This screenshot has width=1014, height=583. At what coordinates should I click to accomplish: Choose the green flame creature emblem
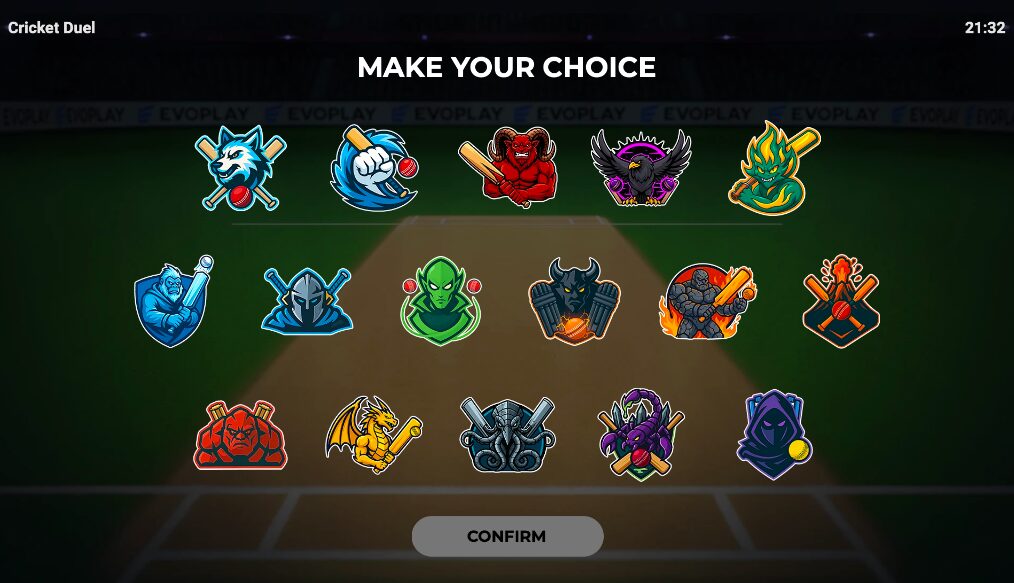[x=775, y=167]
